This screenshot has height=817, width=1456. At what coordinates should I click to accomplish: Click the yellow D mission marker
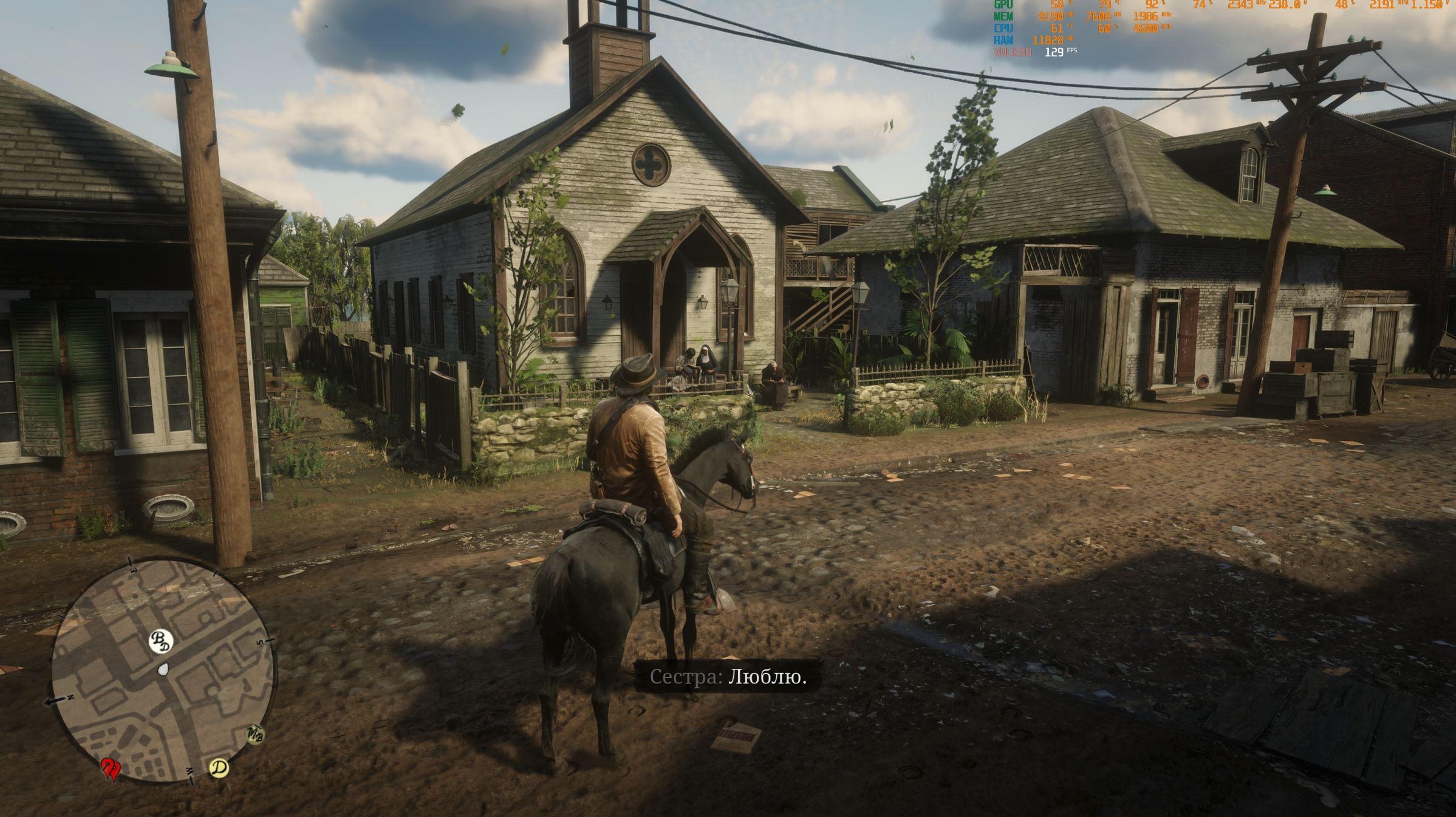219,768
